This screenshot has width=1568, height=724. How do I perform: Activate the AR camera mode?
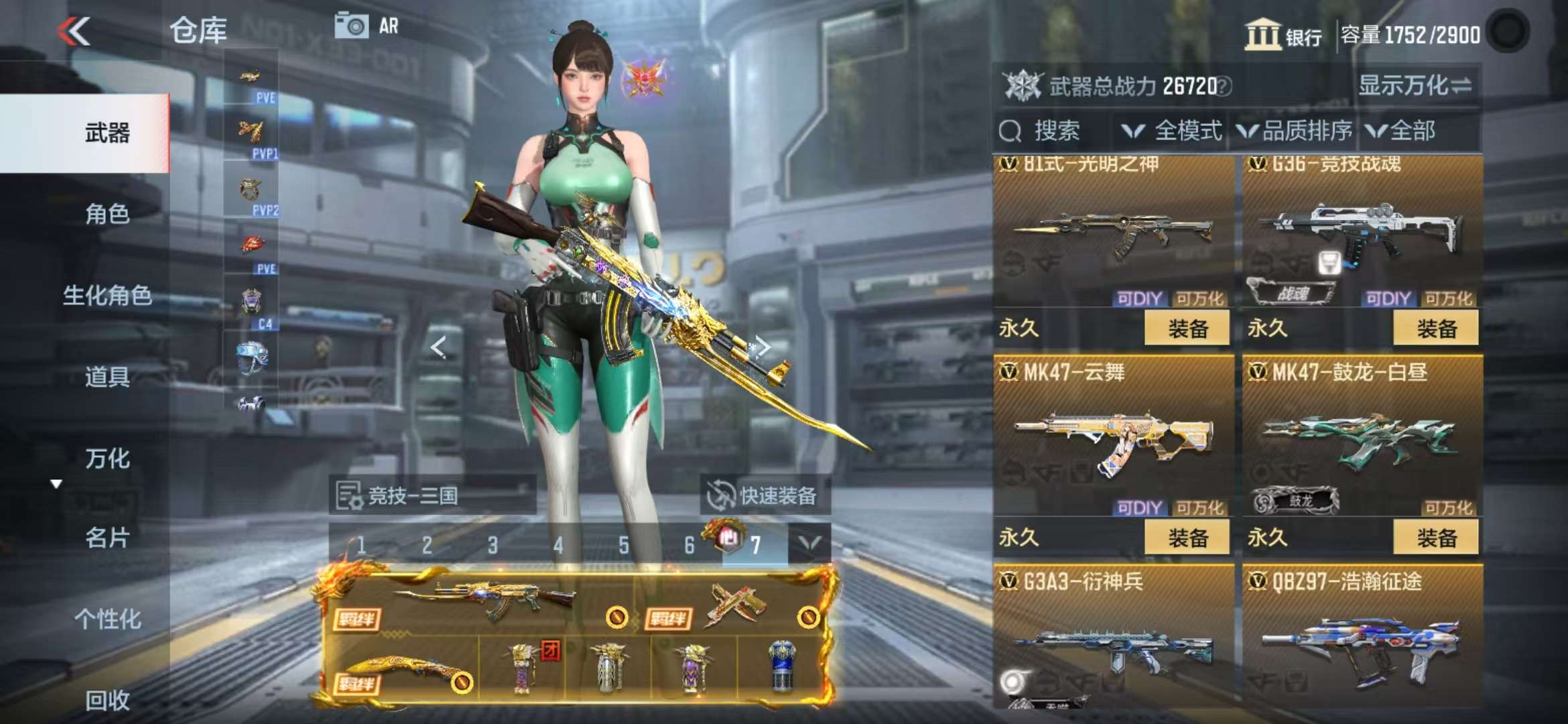pyautogui.click(x=367, y=27)
